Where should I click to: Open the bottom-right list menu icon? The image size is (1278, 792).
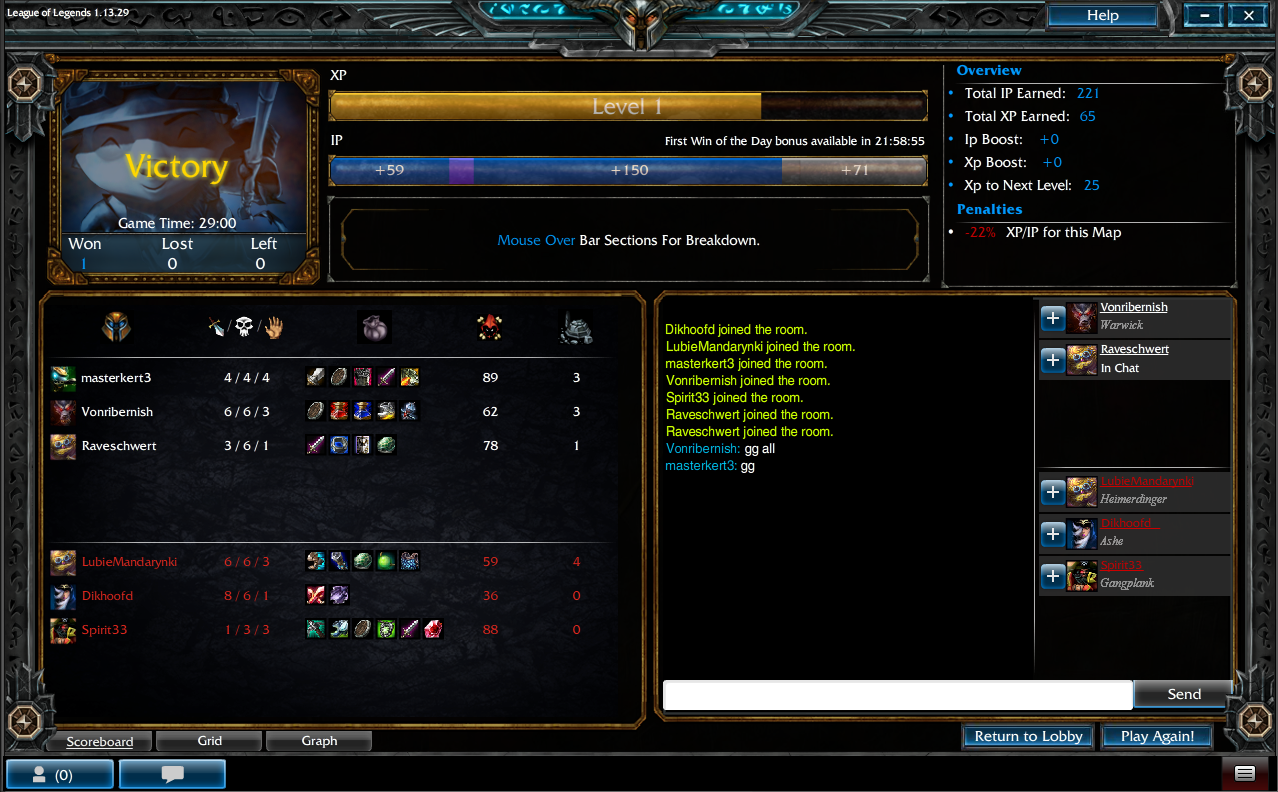point(1245,773)
